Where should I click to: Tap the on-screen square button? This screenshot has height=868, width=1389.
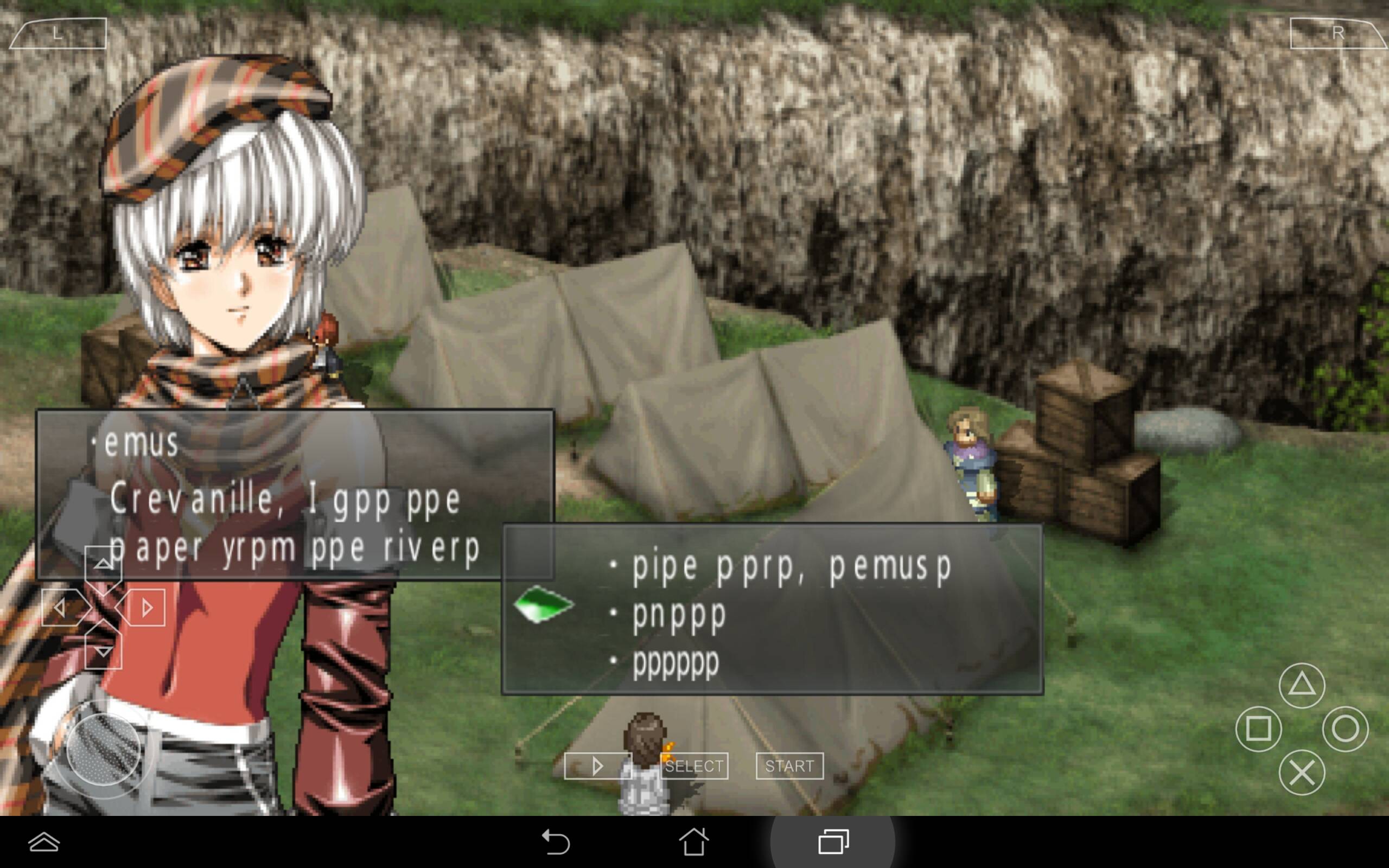click(1258, 729)
